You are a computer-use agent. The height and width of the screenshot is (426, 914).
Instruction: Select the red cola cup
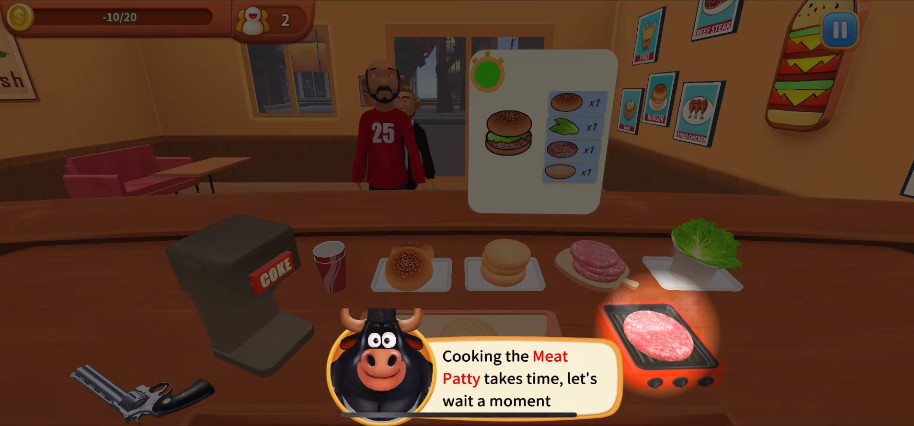coord(328,266)
